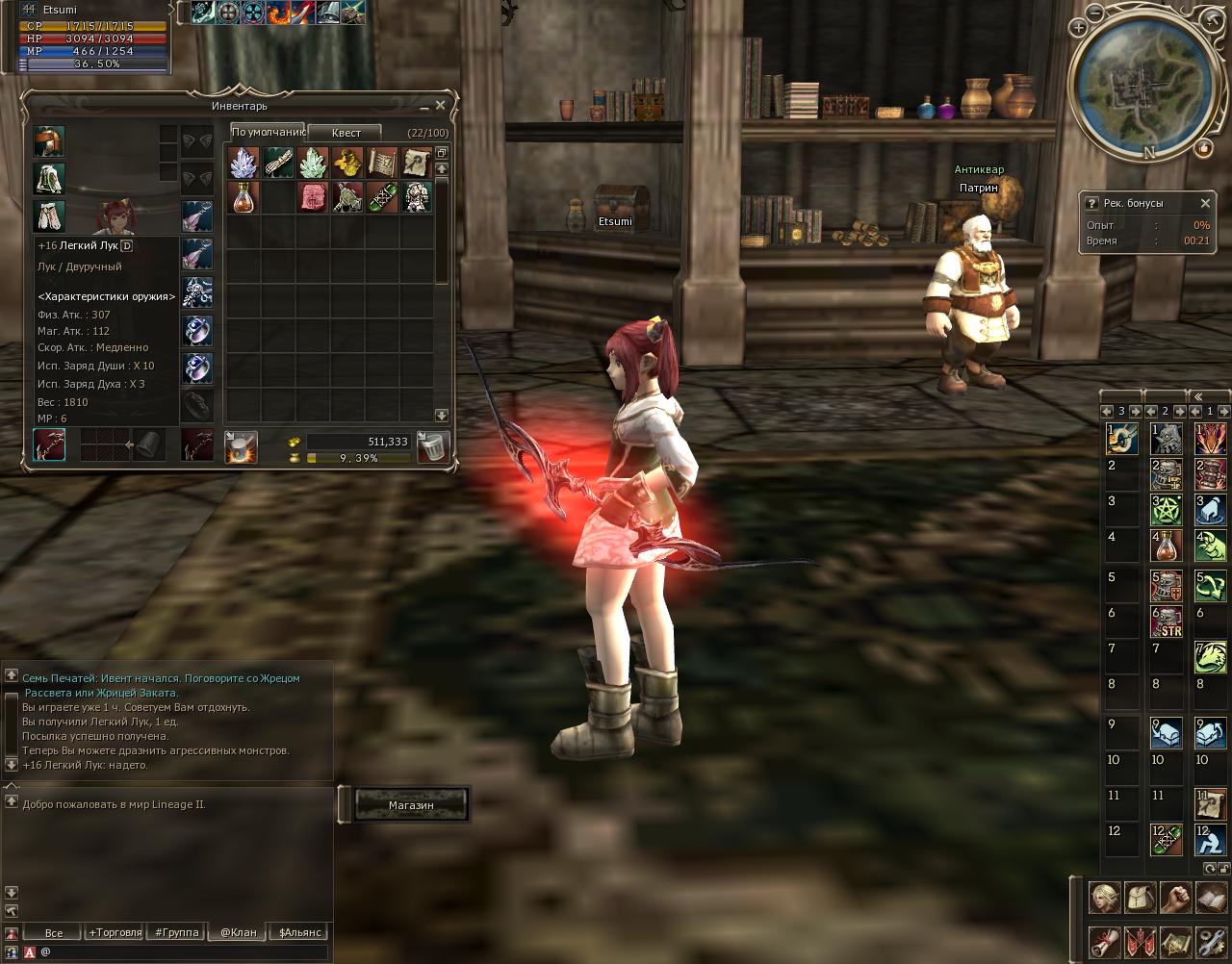Show the Все chat tab
The height and width of the screenshot is (964, 1232).
tap(54, 932)
